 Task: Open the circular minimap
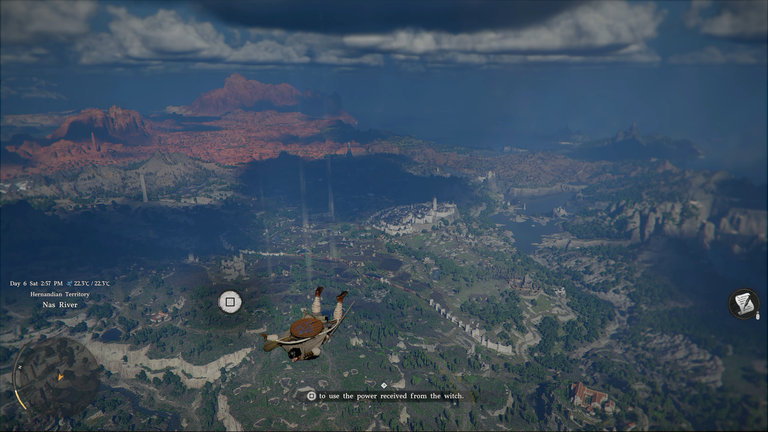[x=55, y=377]
